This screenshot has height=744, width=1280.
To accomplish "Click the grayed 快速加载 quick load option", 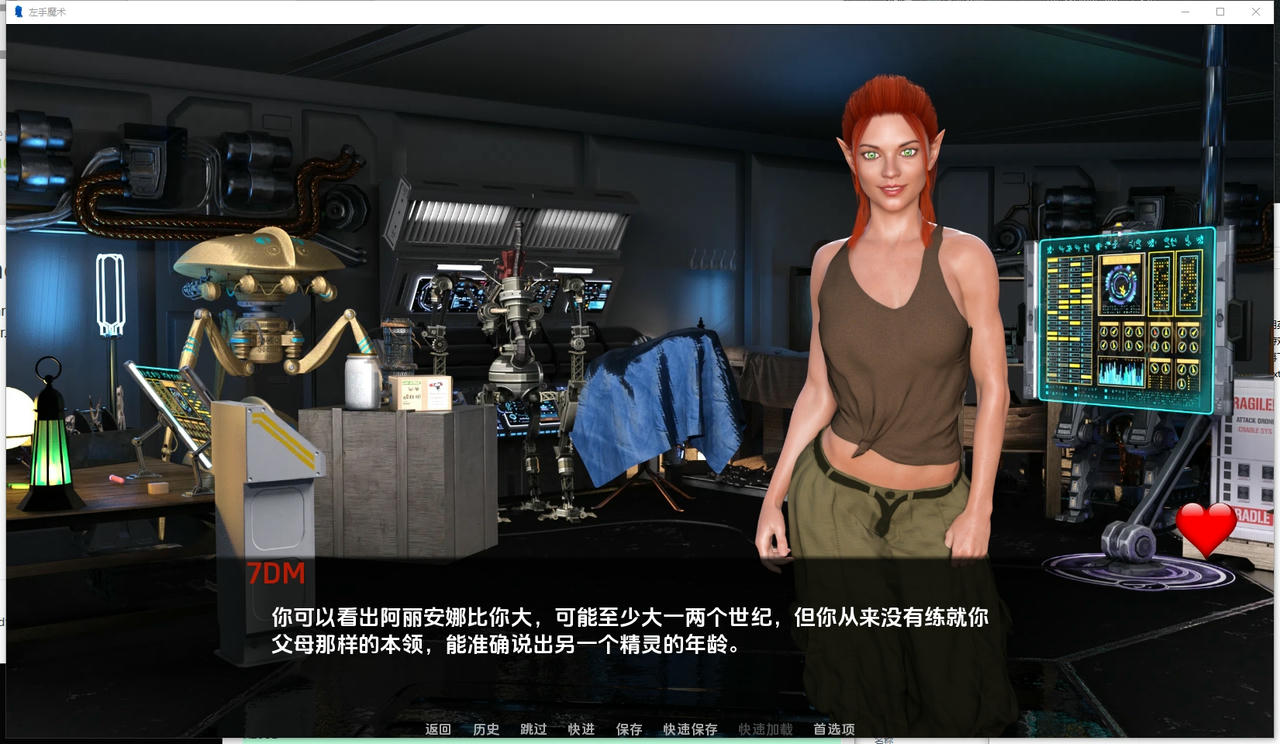I will [766, 730].
